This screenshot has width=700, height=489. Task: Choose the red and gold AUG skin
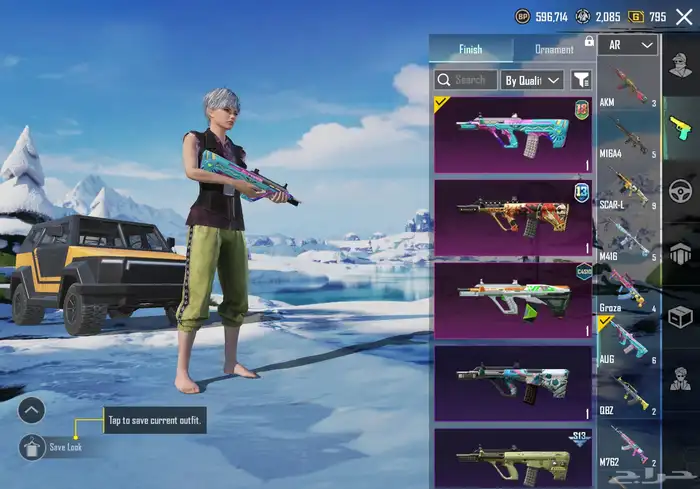click(x=513, y=216)
